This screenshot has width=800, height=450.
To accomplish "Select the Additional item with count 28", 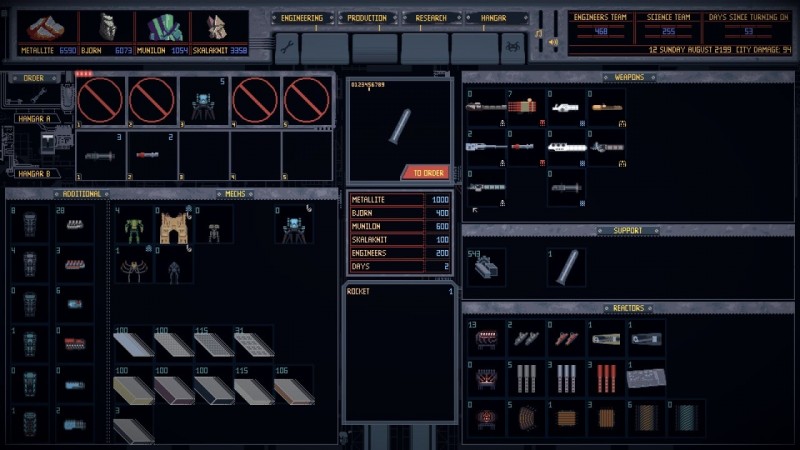I will [75, 225].
